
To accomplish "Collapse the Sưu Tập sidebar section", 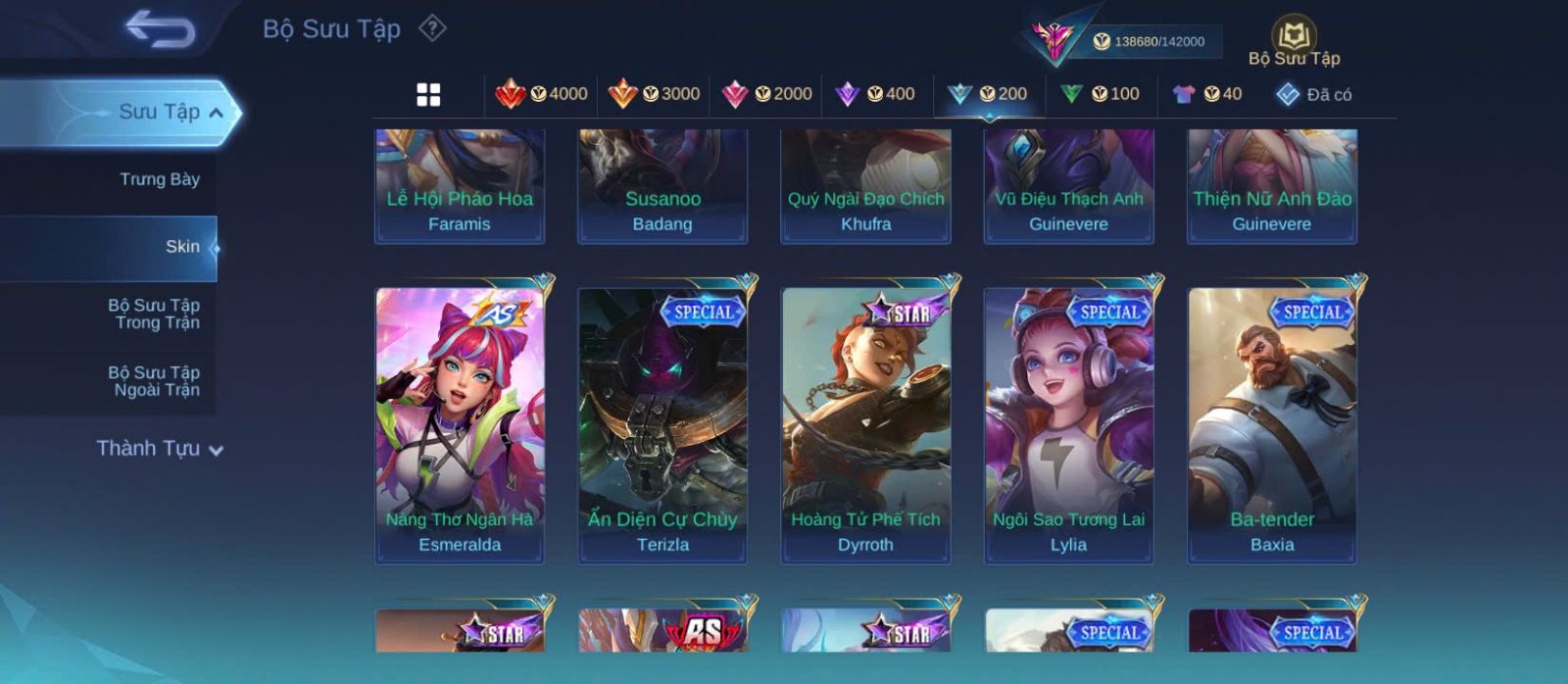I will click(x=216, y=113).
